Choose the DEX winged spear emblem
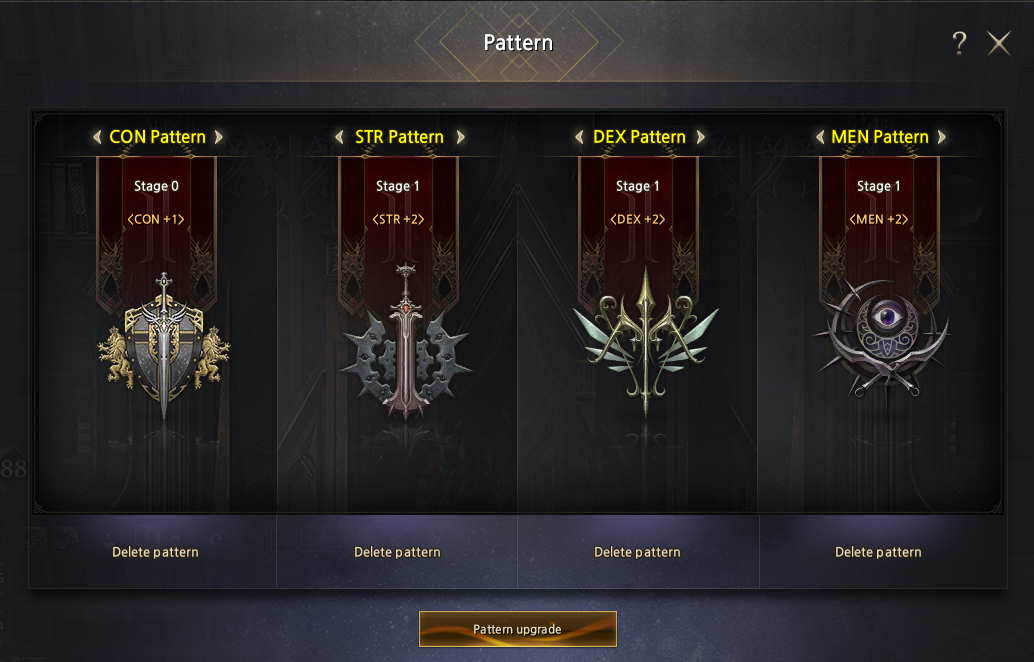This screenshot has height=662, width=1034. pos(645,340)
